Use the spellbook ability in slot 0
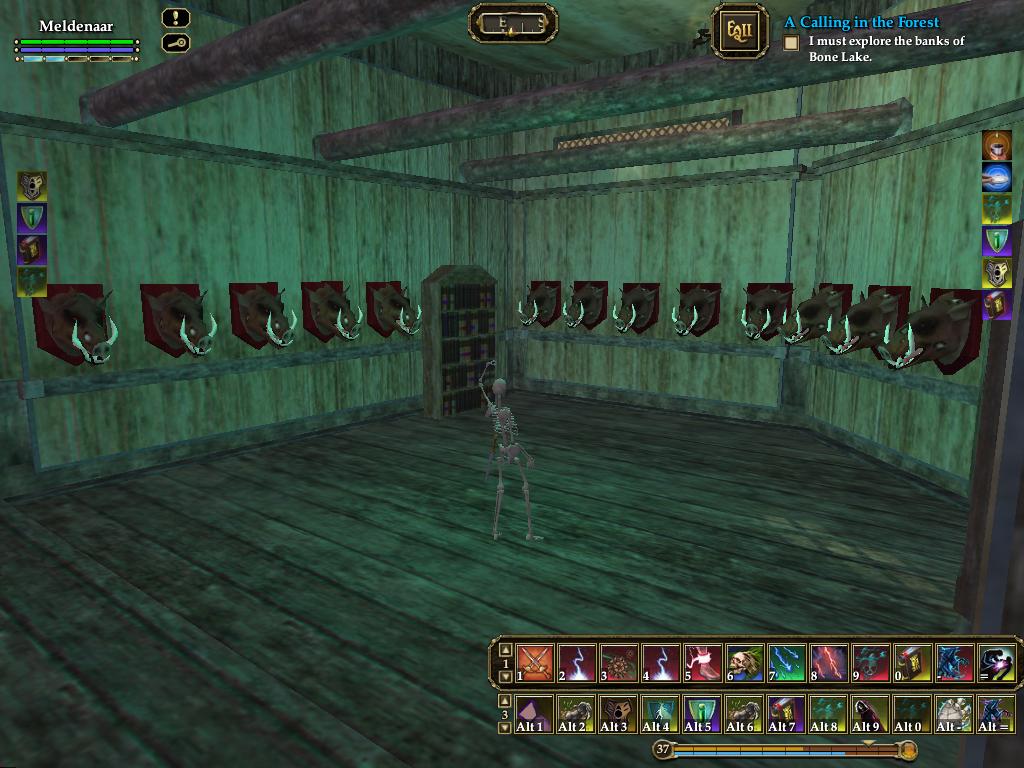The width and height of the screenshot is (1024, 768). click(913, 663)
